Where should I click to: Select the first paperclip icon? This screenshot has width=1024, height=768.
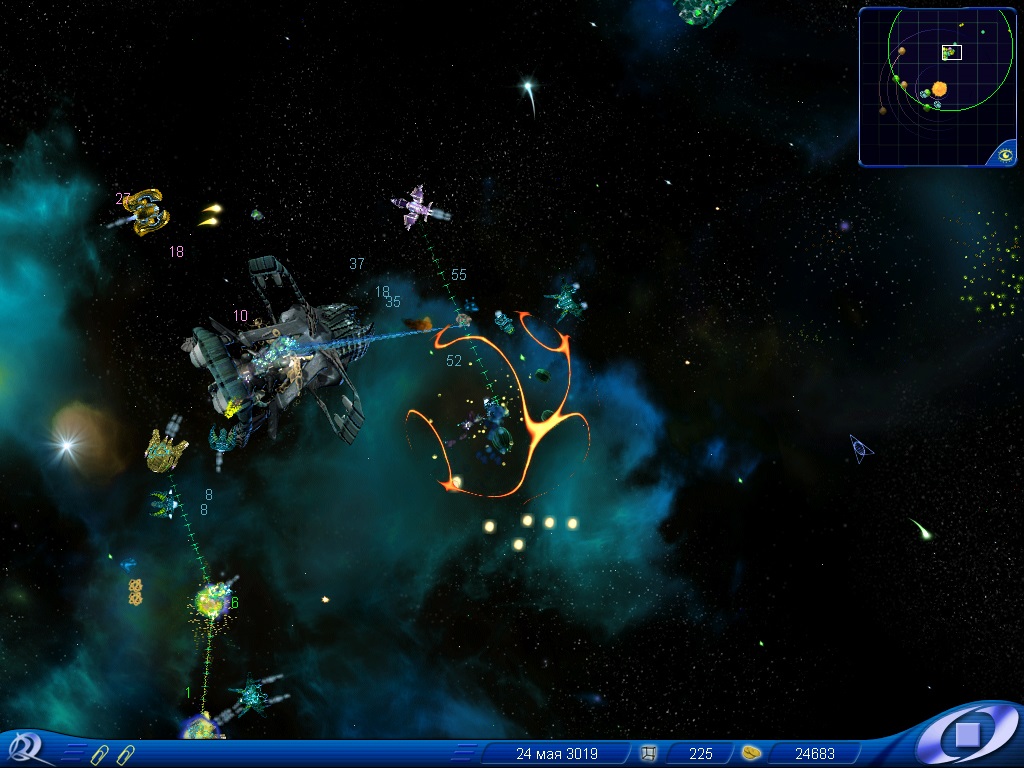pyautogui.click(x=98, y=754)
